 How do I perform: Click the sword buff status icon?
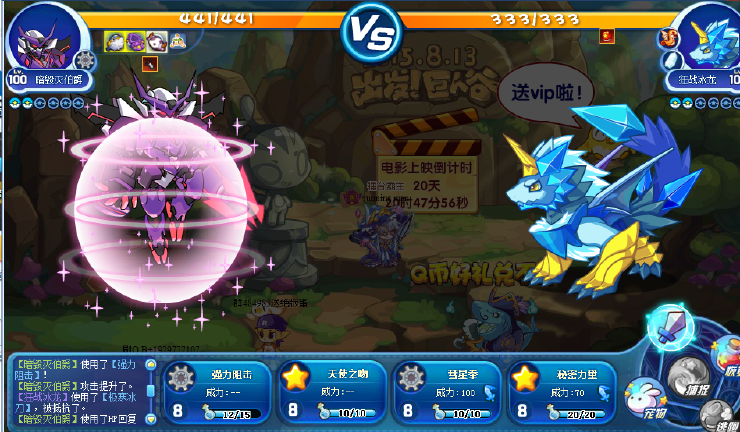150,64
